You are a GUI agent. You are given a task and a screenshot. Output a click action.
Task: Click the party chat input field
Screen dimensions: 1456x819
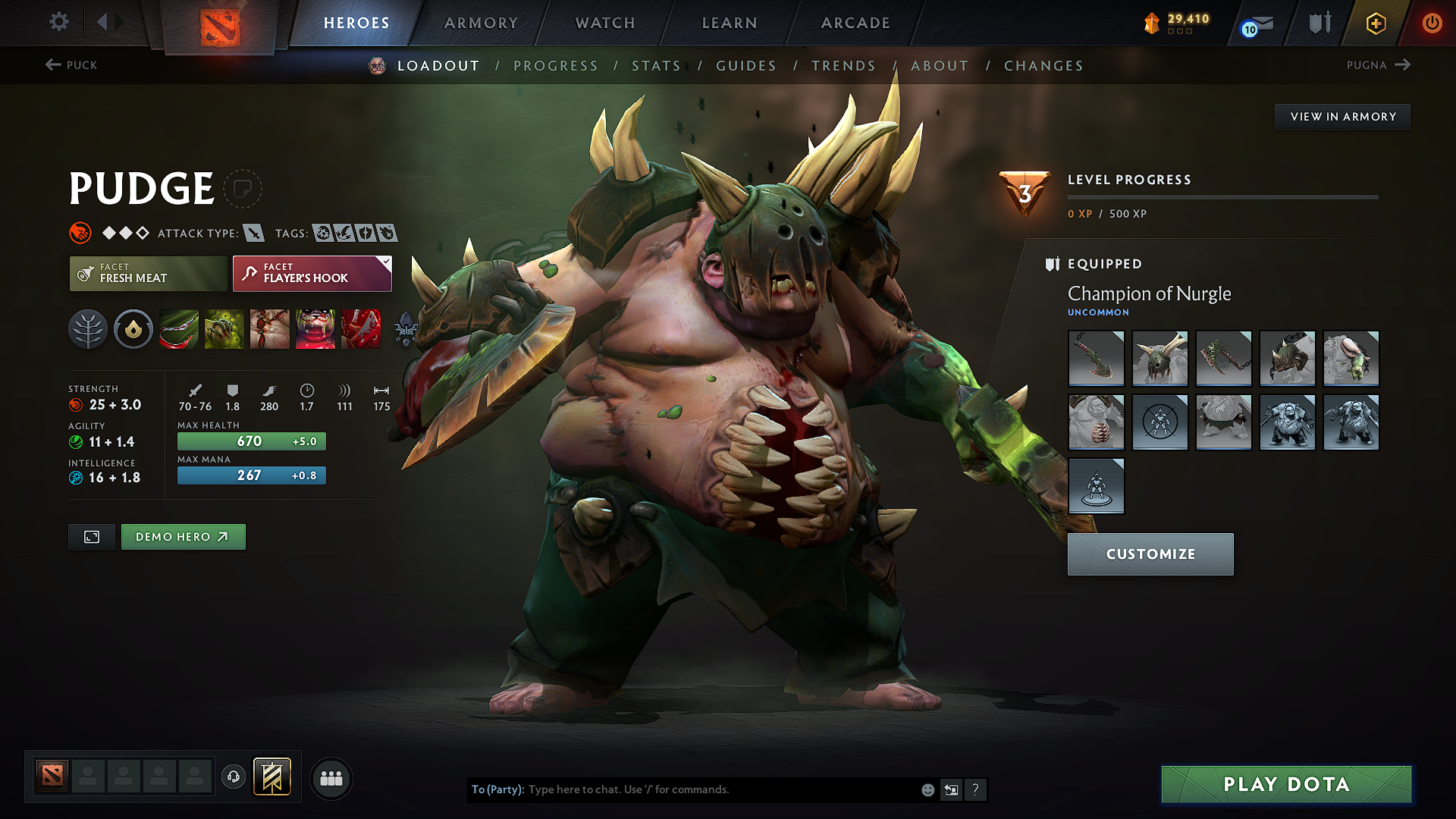tap(682, 789)
